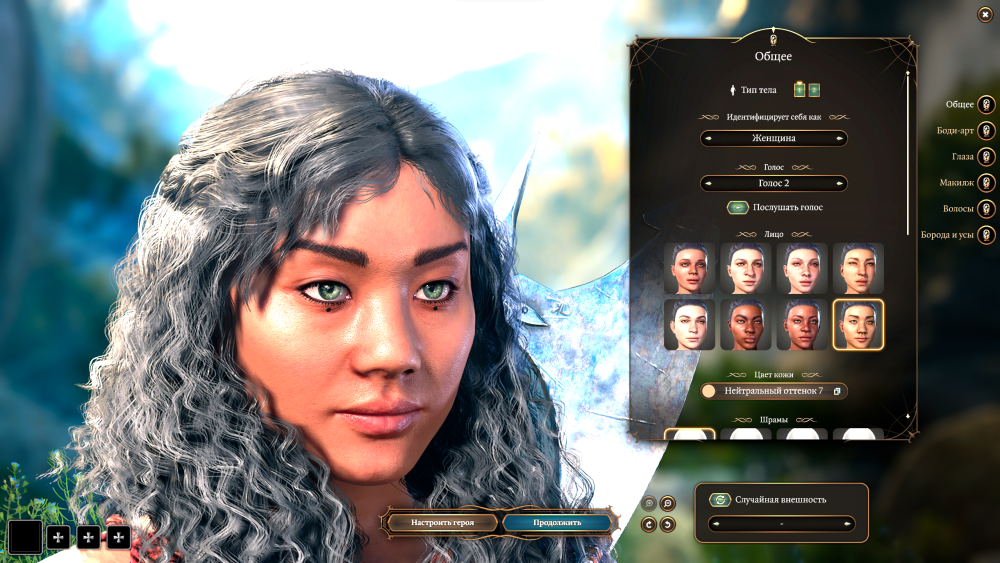Open Настроить героя customization
Image resolution: width=1000 pixels, height=563 pixels.
pos(440,522)
